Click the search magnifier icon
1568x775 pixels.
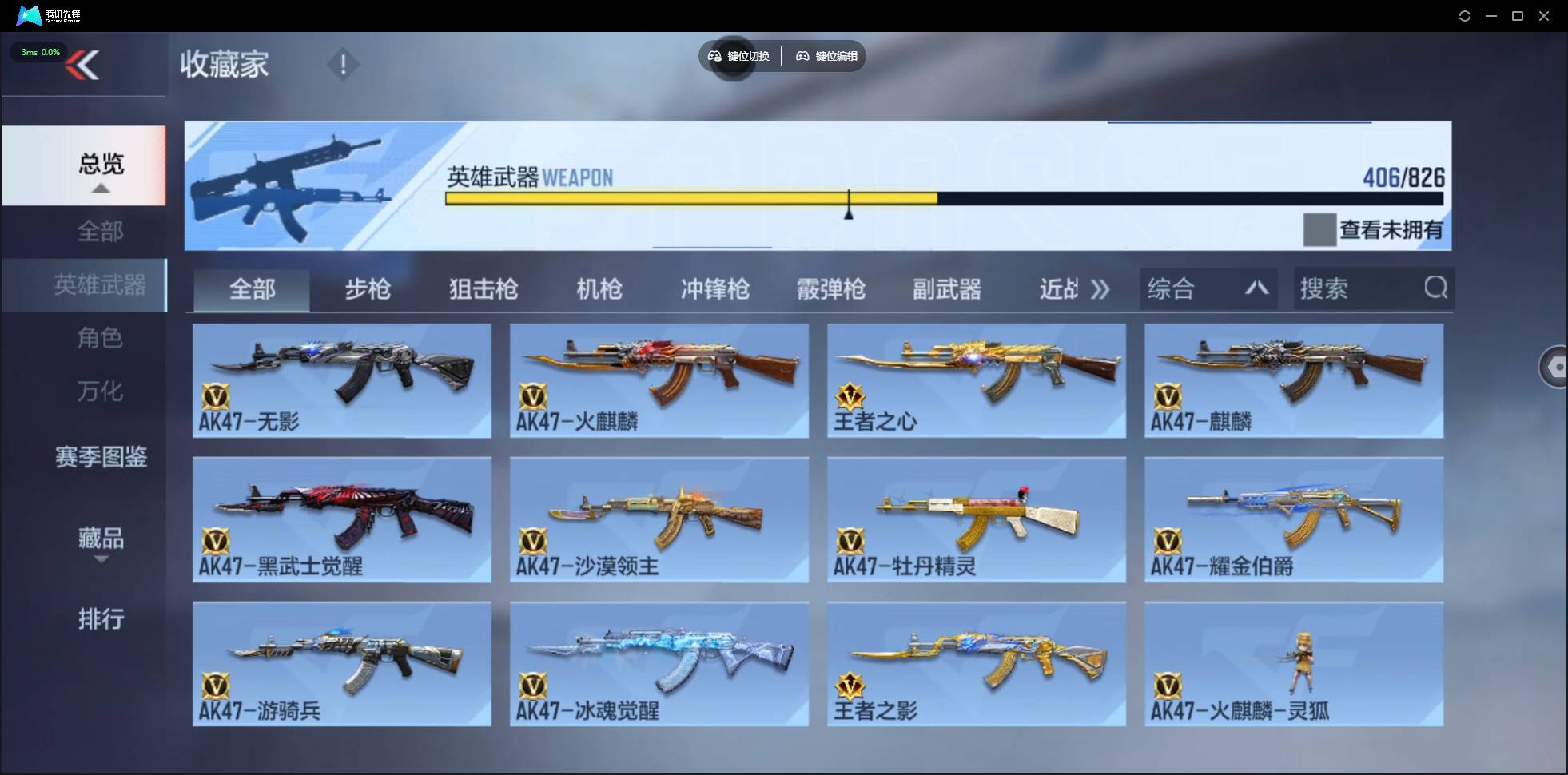pyautogui.click(x=1436, y=288)
